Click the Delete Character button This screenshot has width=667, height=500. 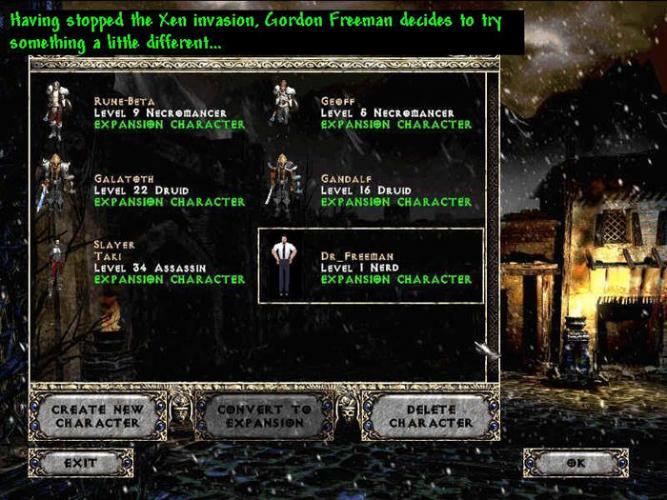[430, 416]
